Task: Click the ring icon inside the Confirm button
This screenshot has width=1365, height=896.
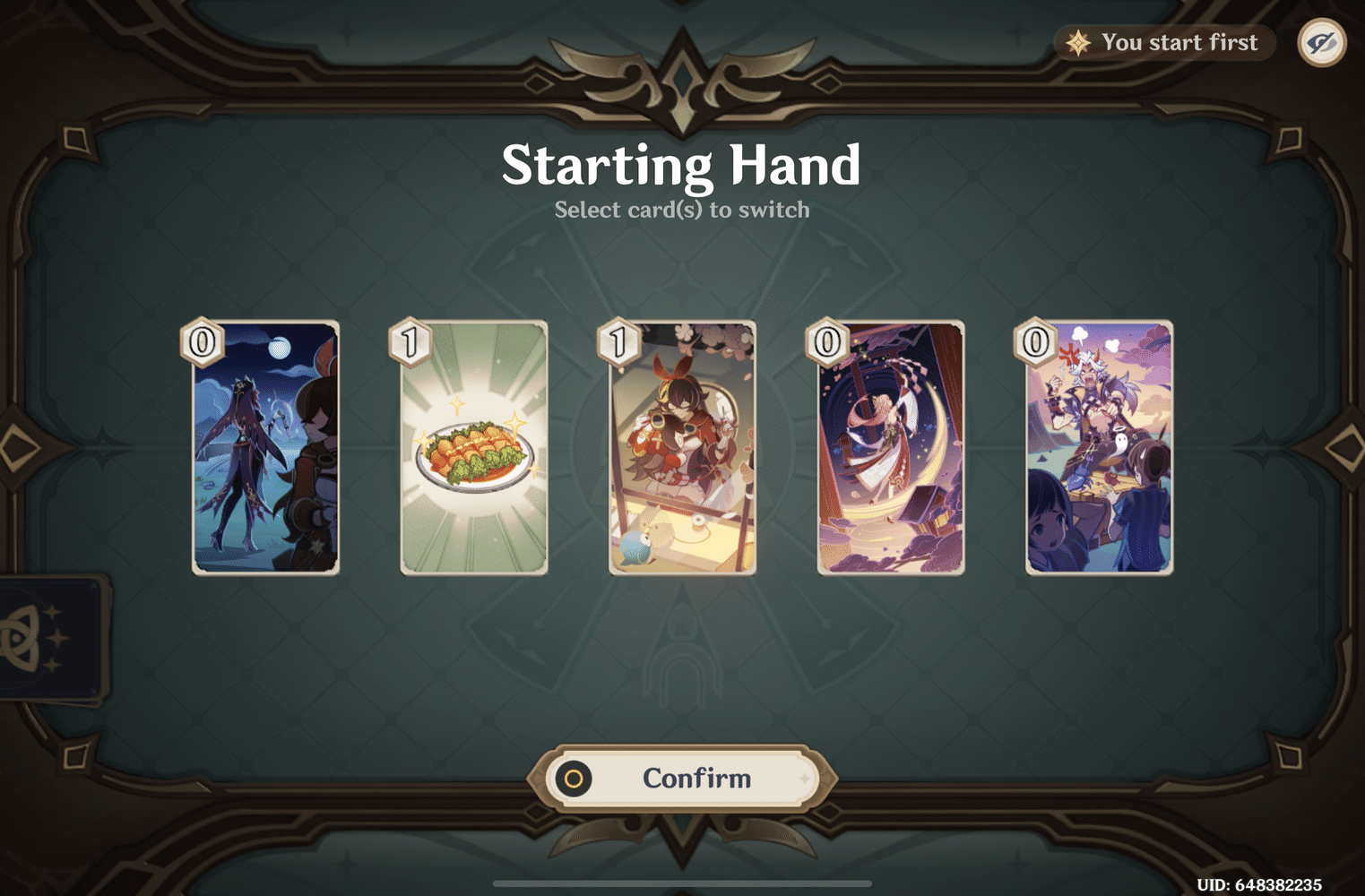Action: click(572, 779)
